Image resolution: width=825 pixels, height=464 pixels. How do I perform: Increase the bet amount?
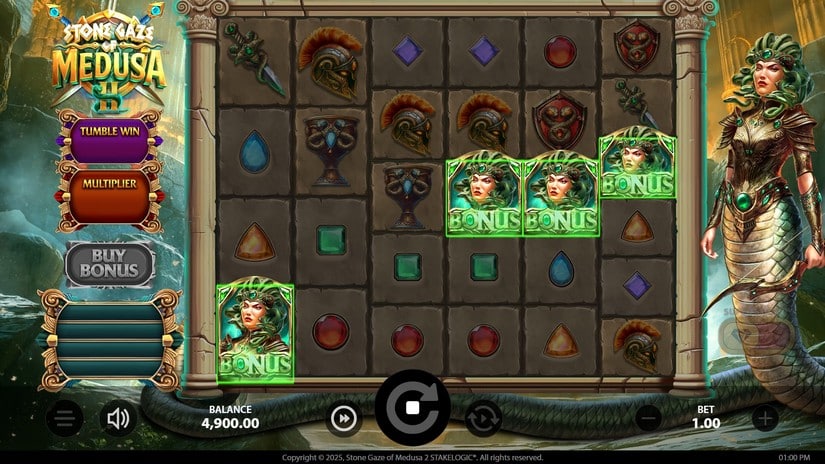point(765,419)
